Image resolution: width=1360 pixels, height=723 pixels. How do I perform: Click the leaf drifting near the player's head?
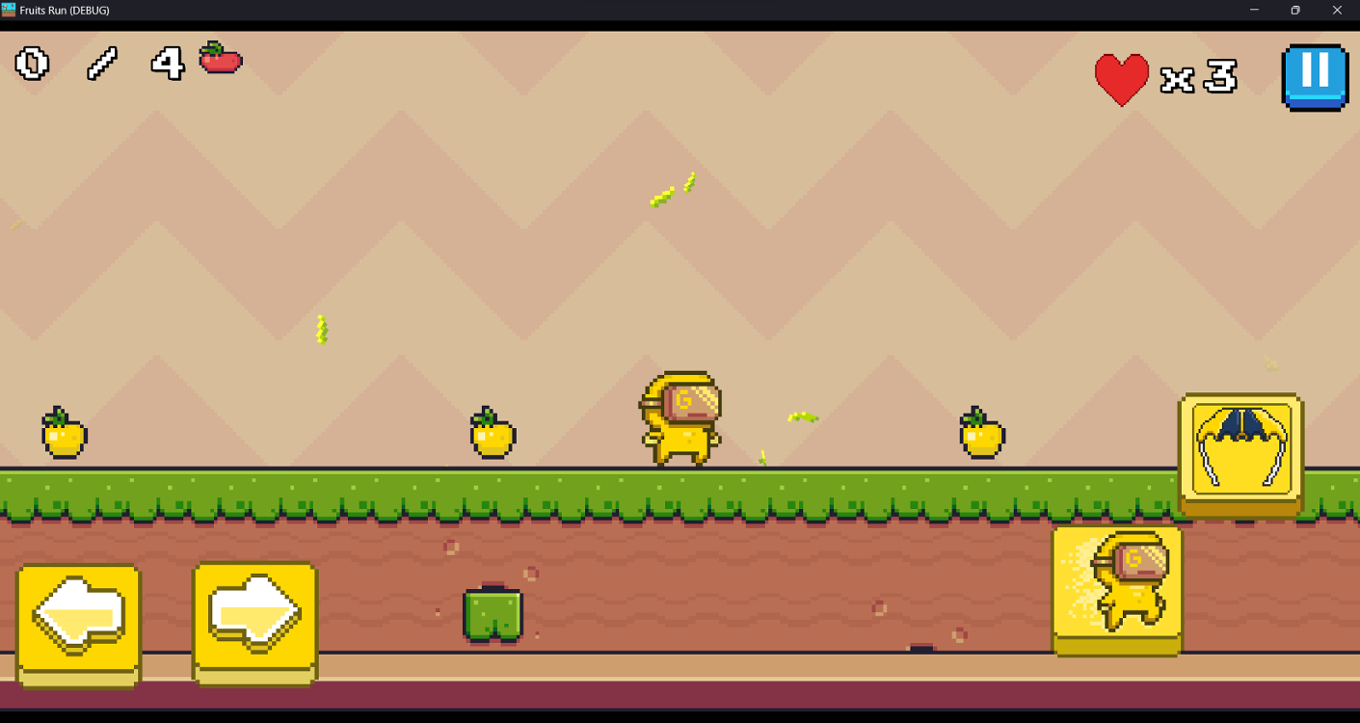coord(802,416)
